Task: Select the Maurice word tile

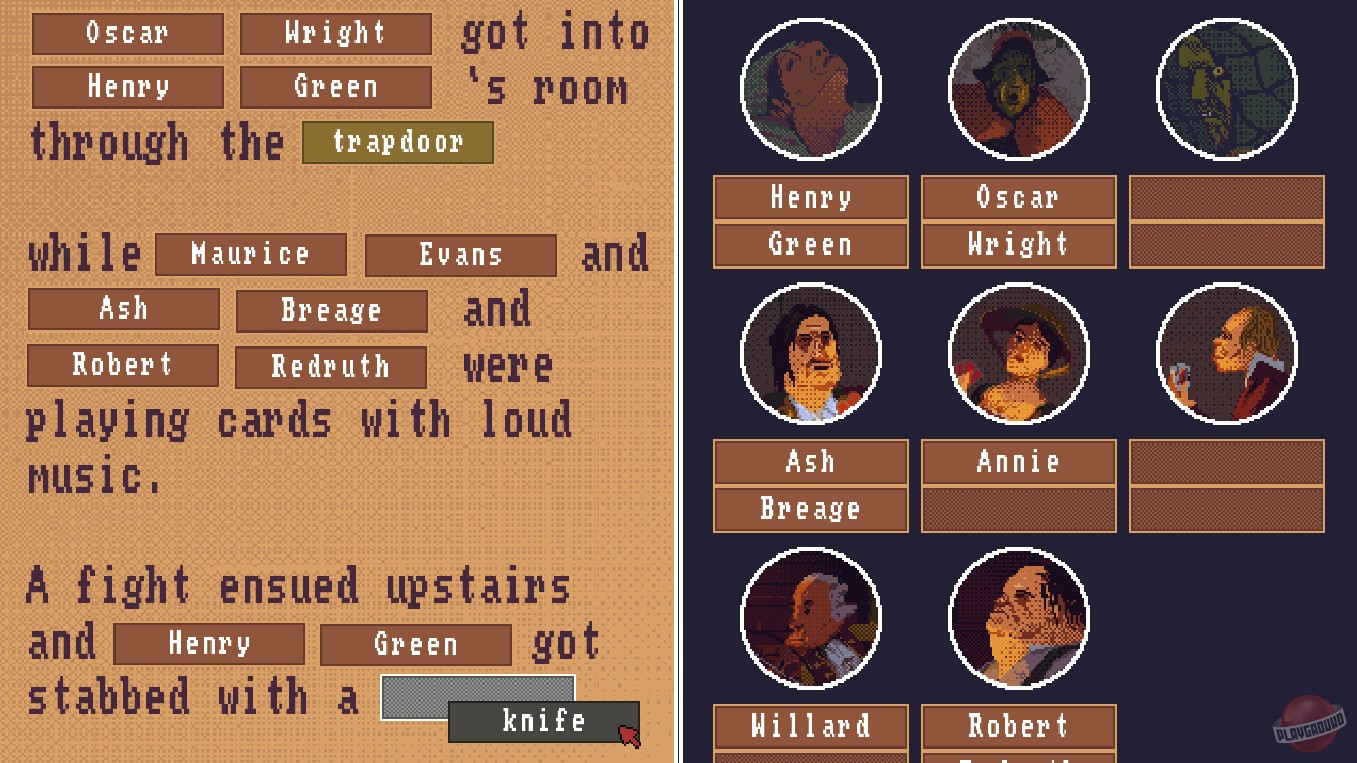Action: (x=251, y=255)
